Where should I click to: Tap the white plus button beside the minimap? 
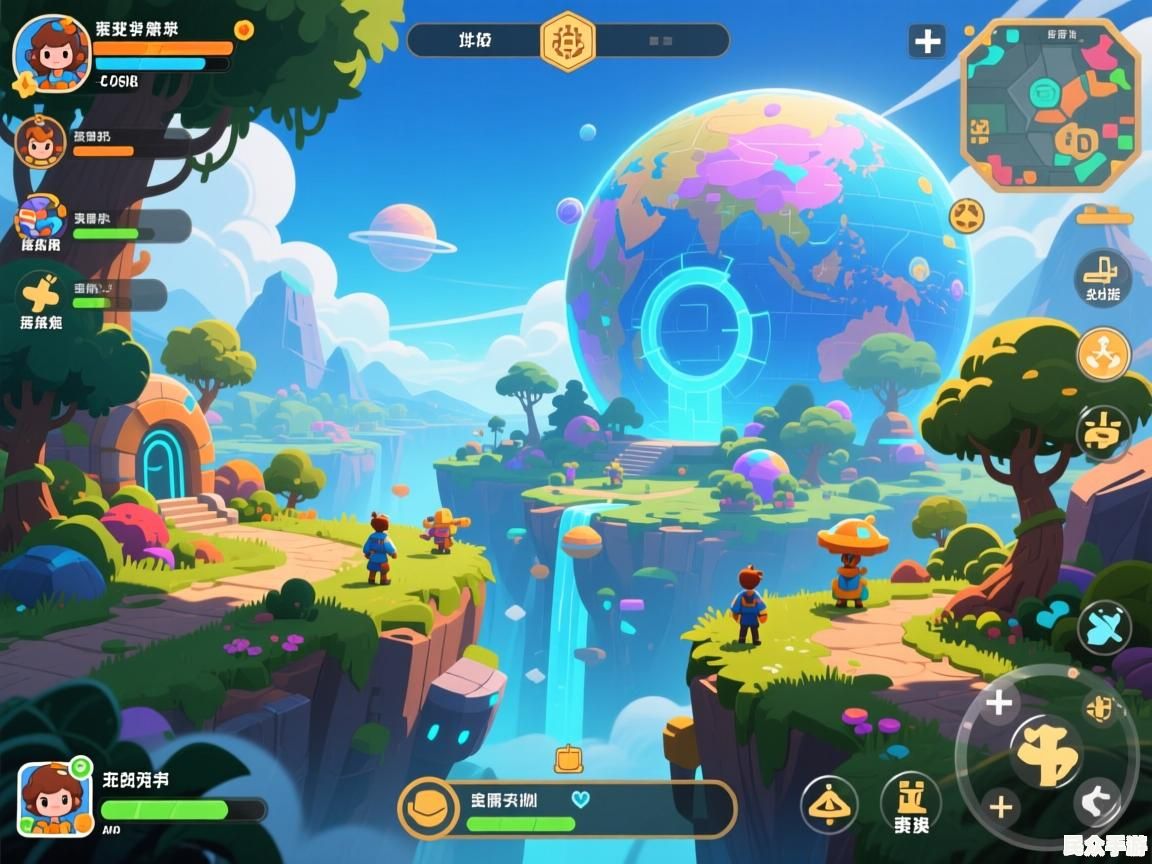[927, 41]
